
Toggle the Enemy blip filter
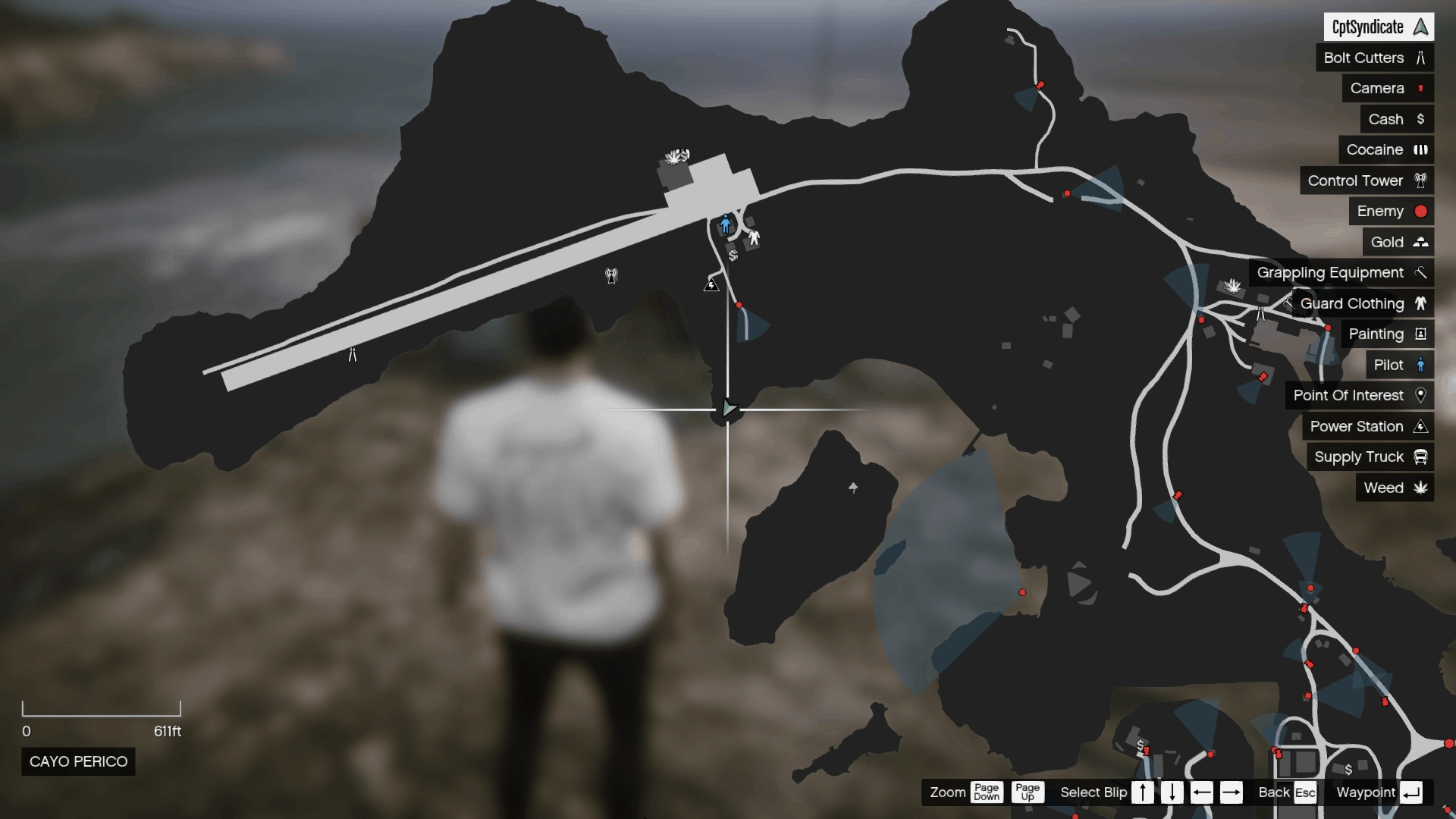(1420, 211)
